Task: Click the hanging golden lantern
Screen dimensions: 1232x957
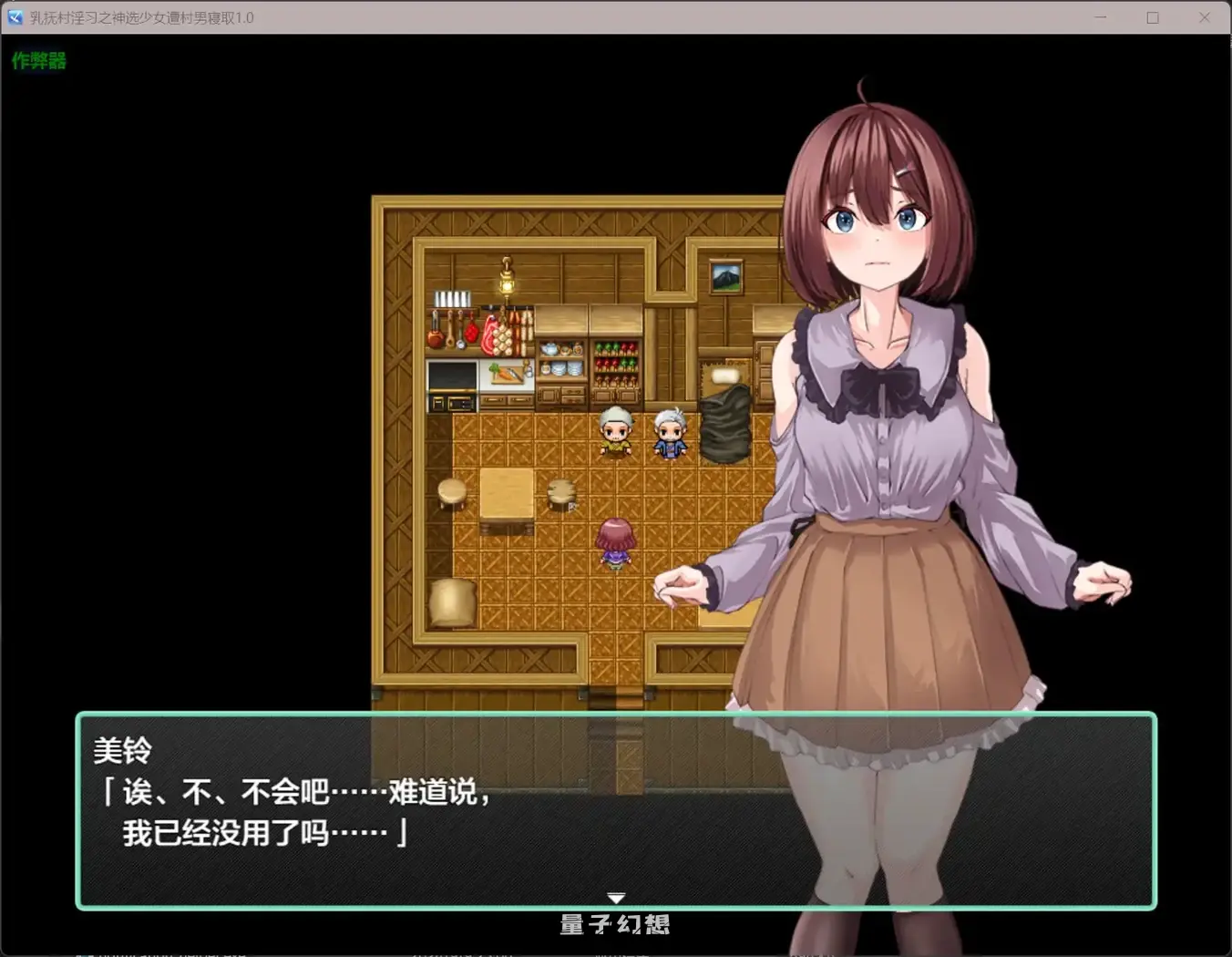Action: click(506, 283)
